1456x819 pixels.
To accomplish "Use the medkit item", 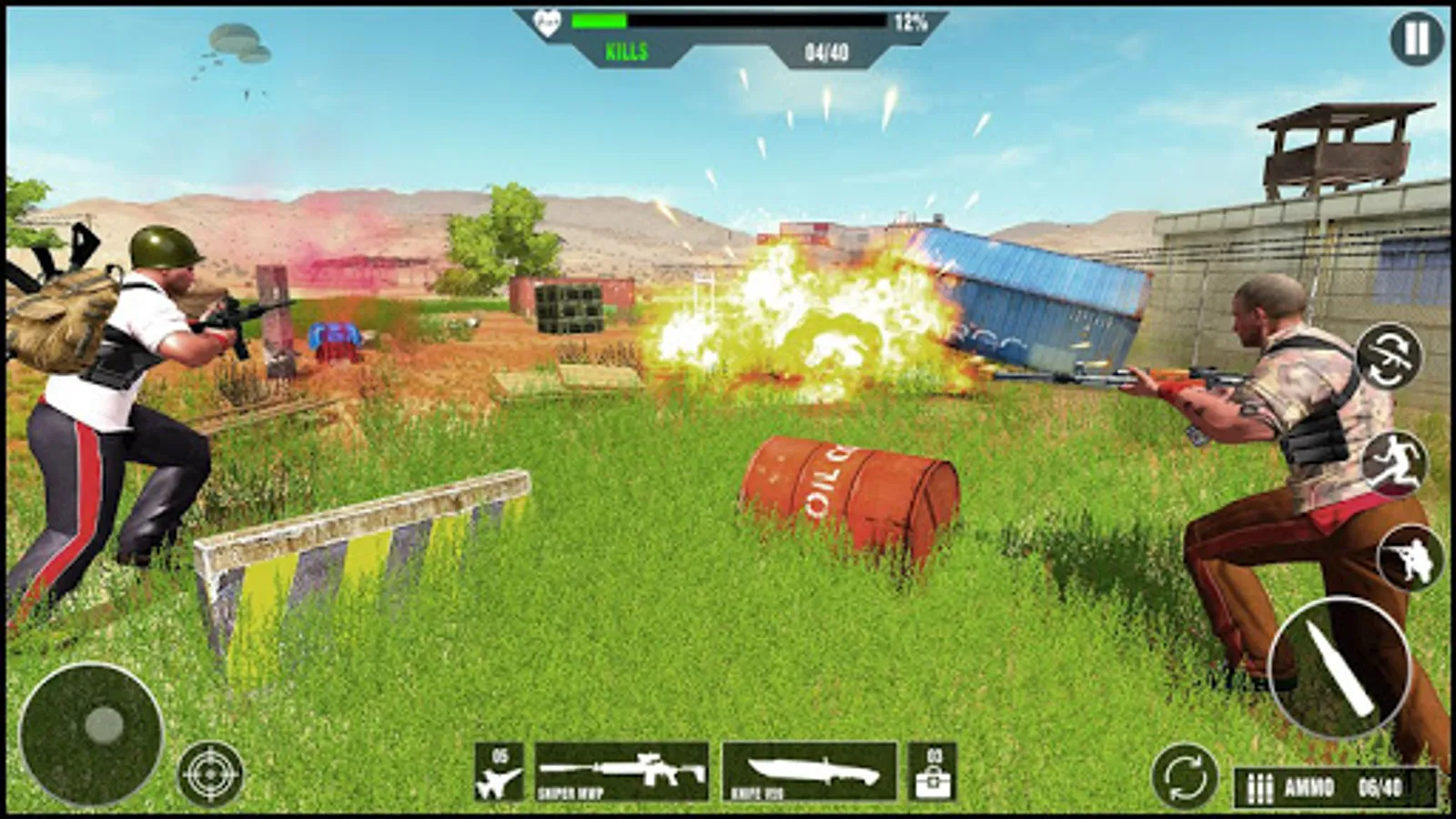I will click(x=933, y=773).
